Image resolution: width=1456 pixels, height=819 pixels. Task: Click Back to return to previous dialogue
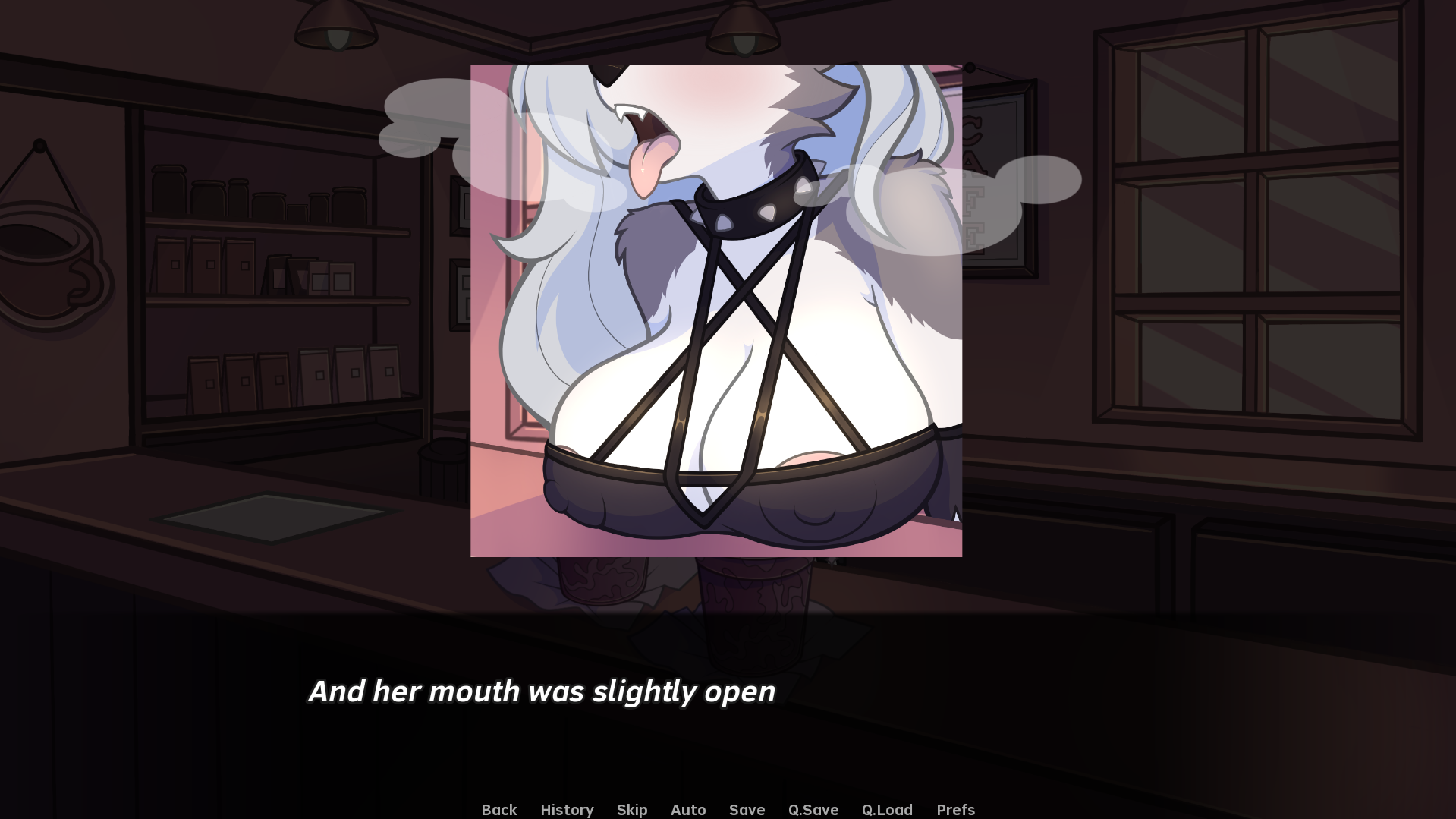click(x=498, y=810)
